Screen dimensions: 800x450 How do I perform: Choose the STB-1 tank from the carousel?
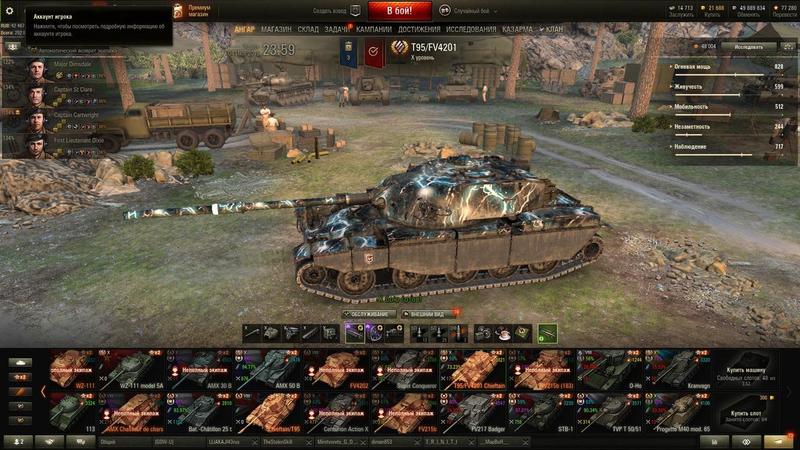tap(561, 409)
